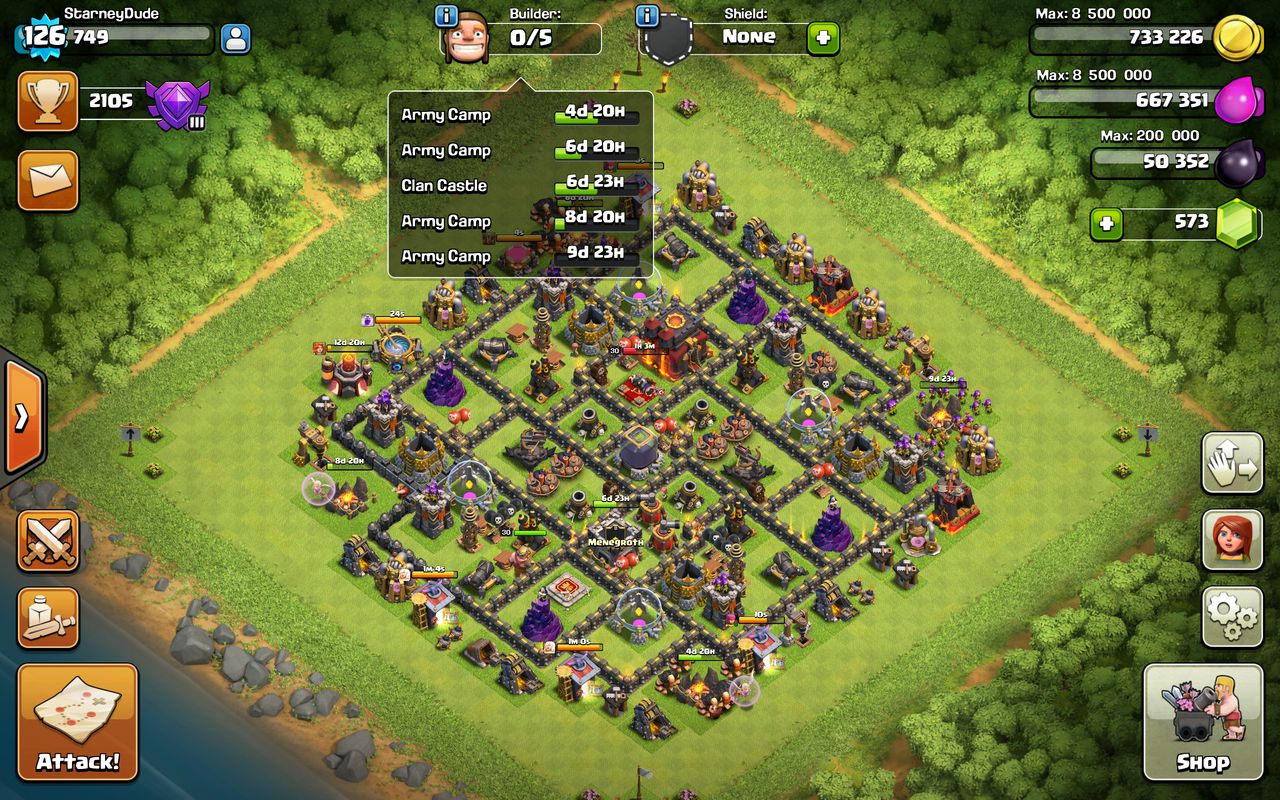Select the Army Camp 4d 20h row
The width and height of the screenshot is (1280, 800).
click(520, 115)
